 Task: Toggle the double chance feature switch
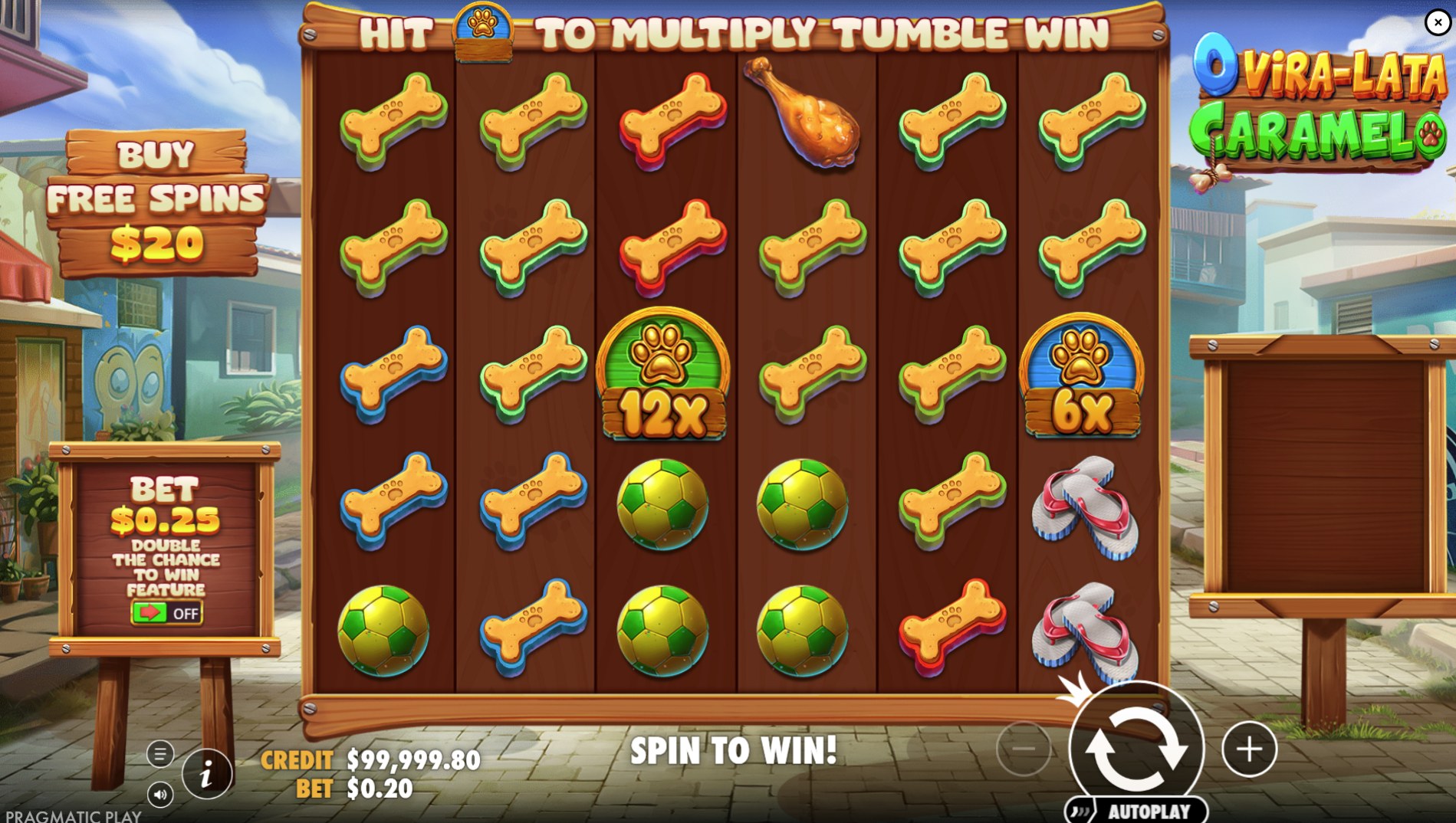pos(166,613)
